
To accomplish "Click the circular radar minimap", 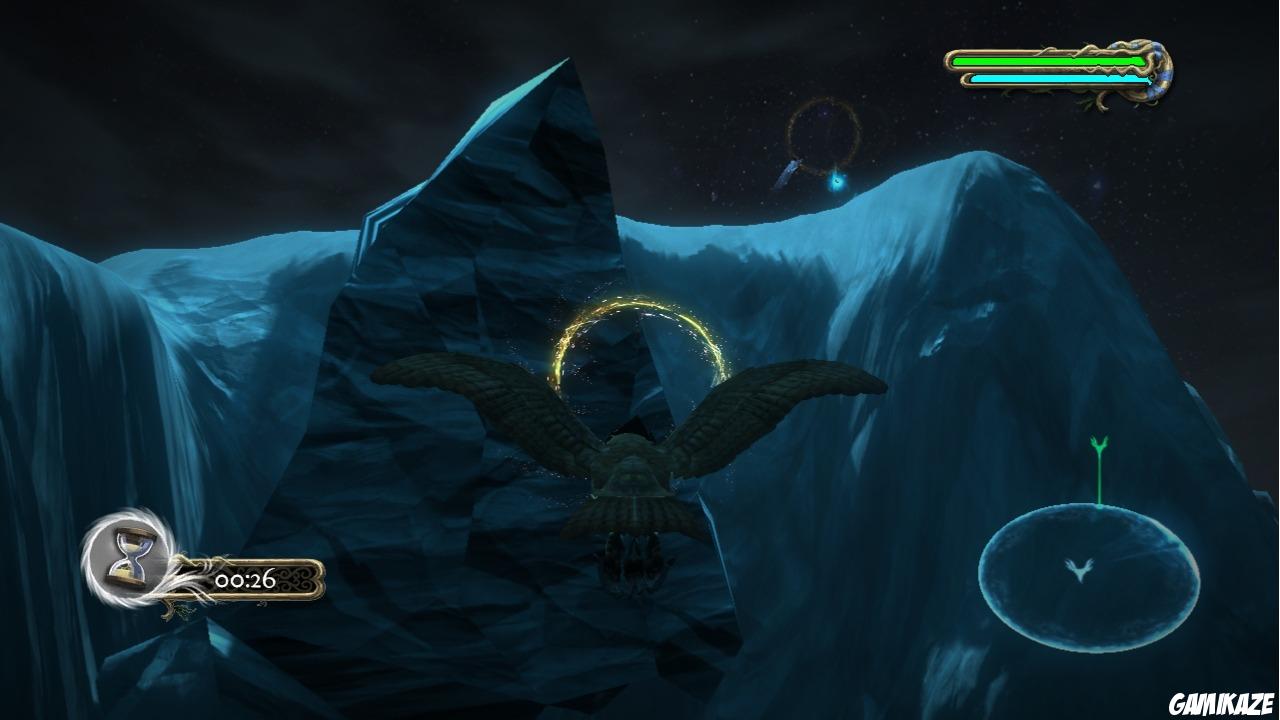I will click(1088, 577).
